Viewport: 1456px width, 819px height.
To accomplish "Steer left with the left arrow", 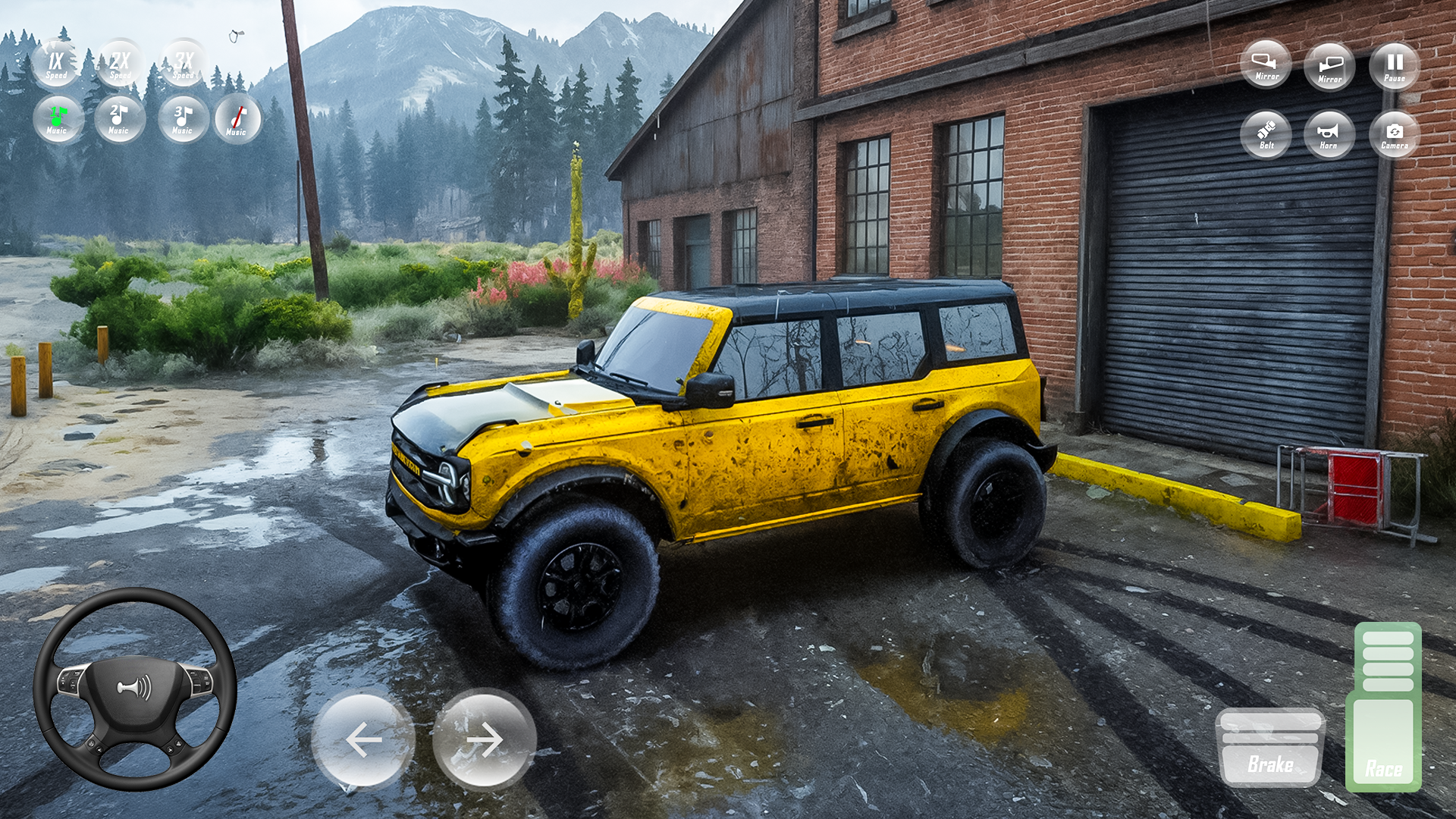I will tap(363, 739).
